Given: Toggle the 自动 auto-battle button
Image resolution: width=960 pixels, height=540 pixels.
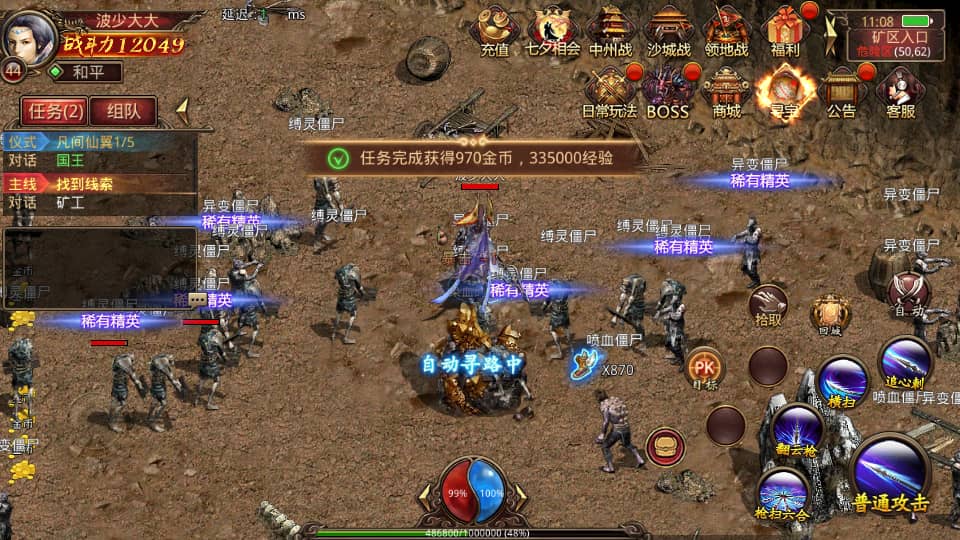Looking at the screenshot, I should [x=908, y=293].
